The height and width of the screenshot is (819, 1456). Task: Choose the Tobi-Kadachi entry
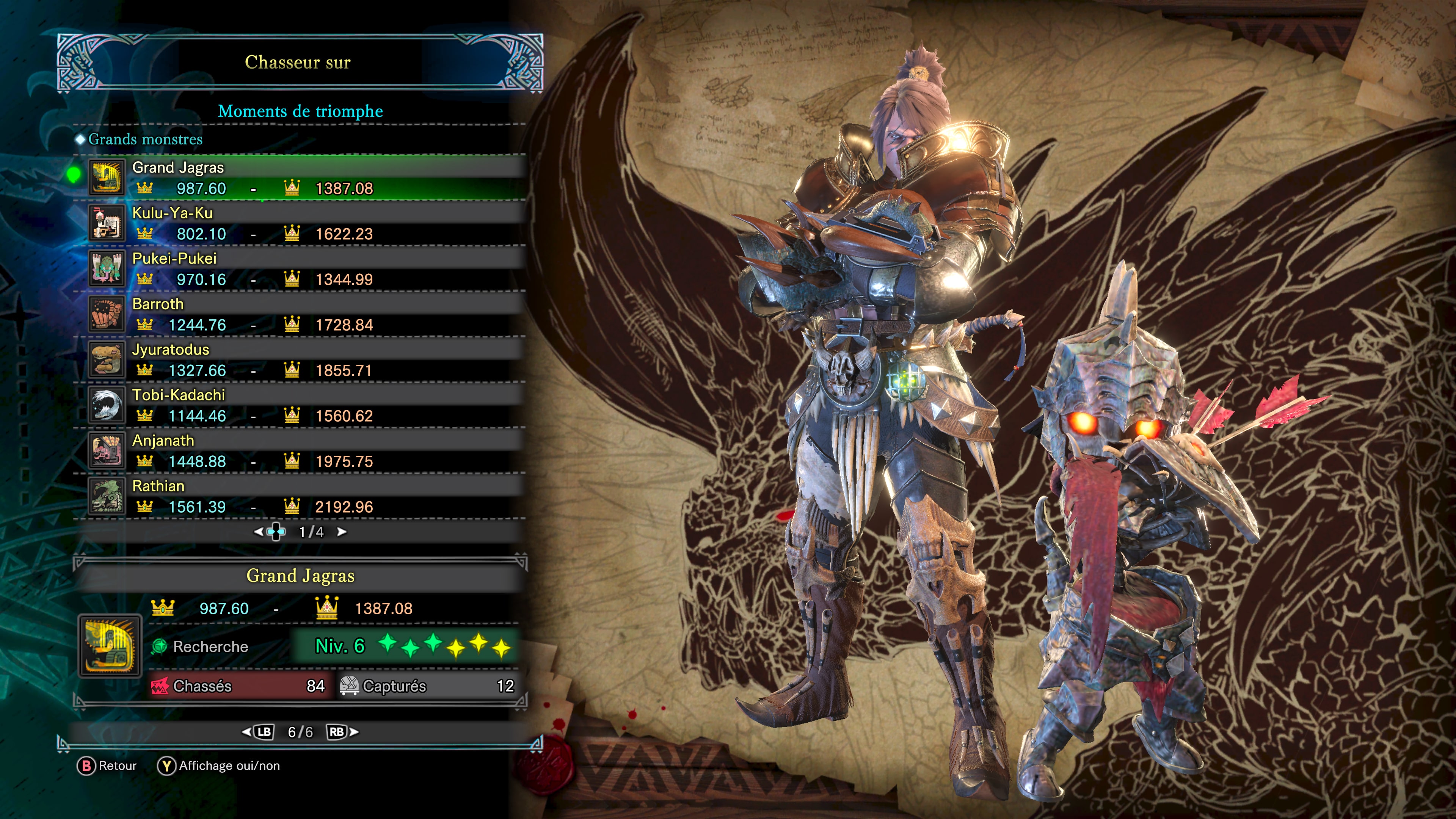(305, 405)
